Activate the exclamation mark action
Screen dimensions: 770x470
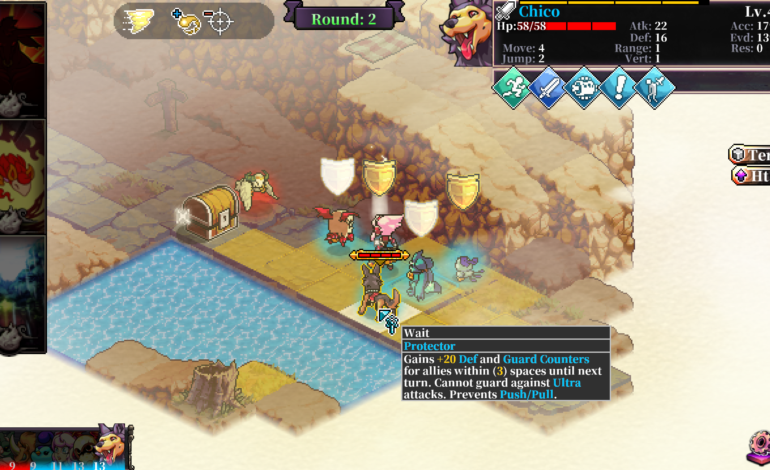[x=619, y=86]
